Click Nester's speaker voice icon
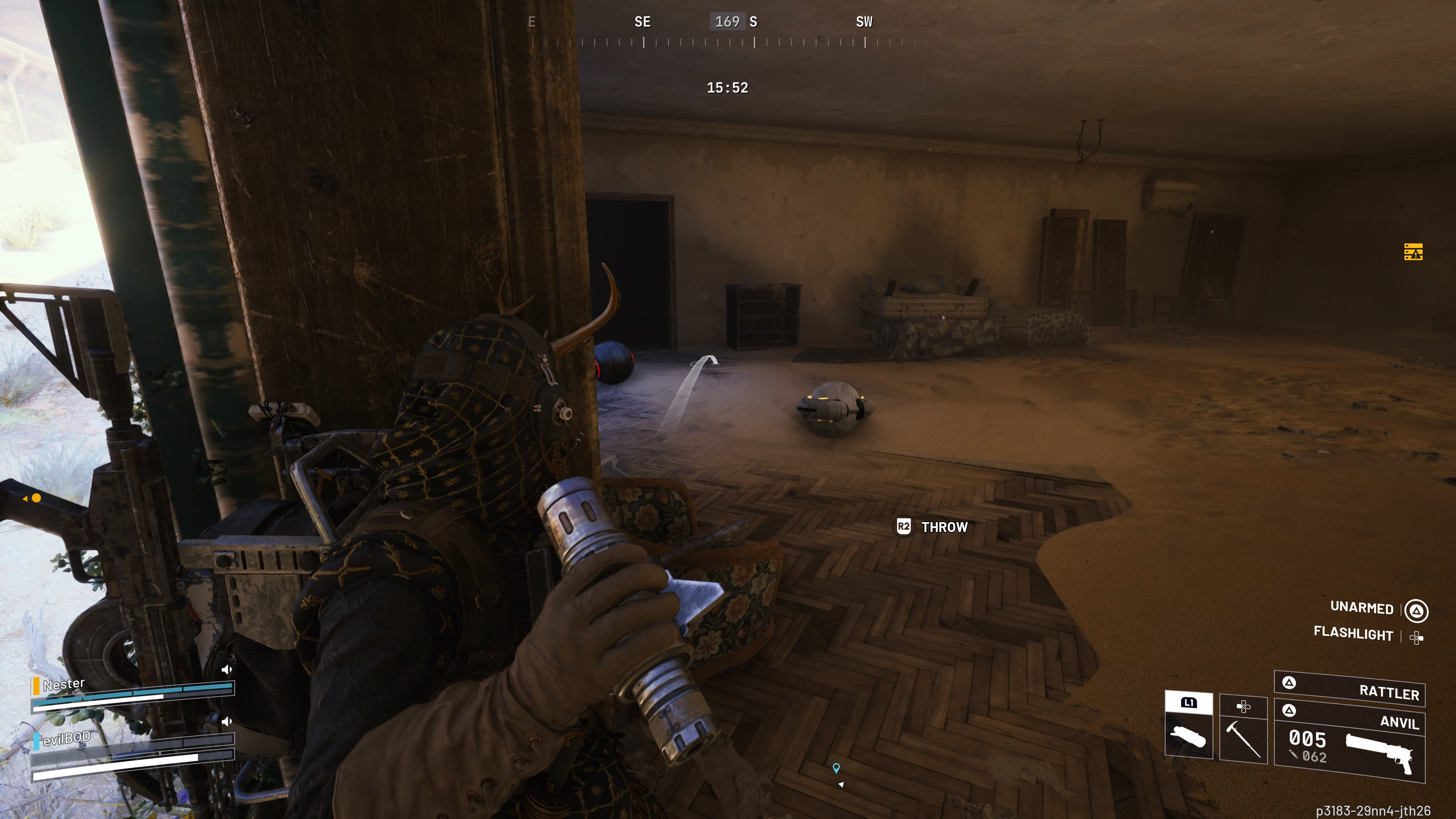This screenshot has width=1456, height=819. [227, 670]
